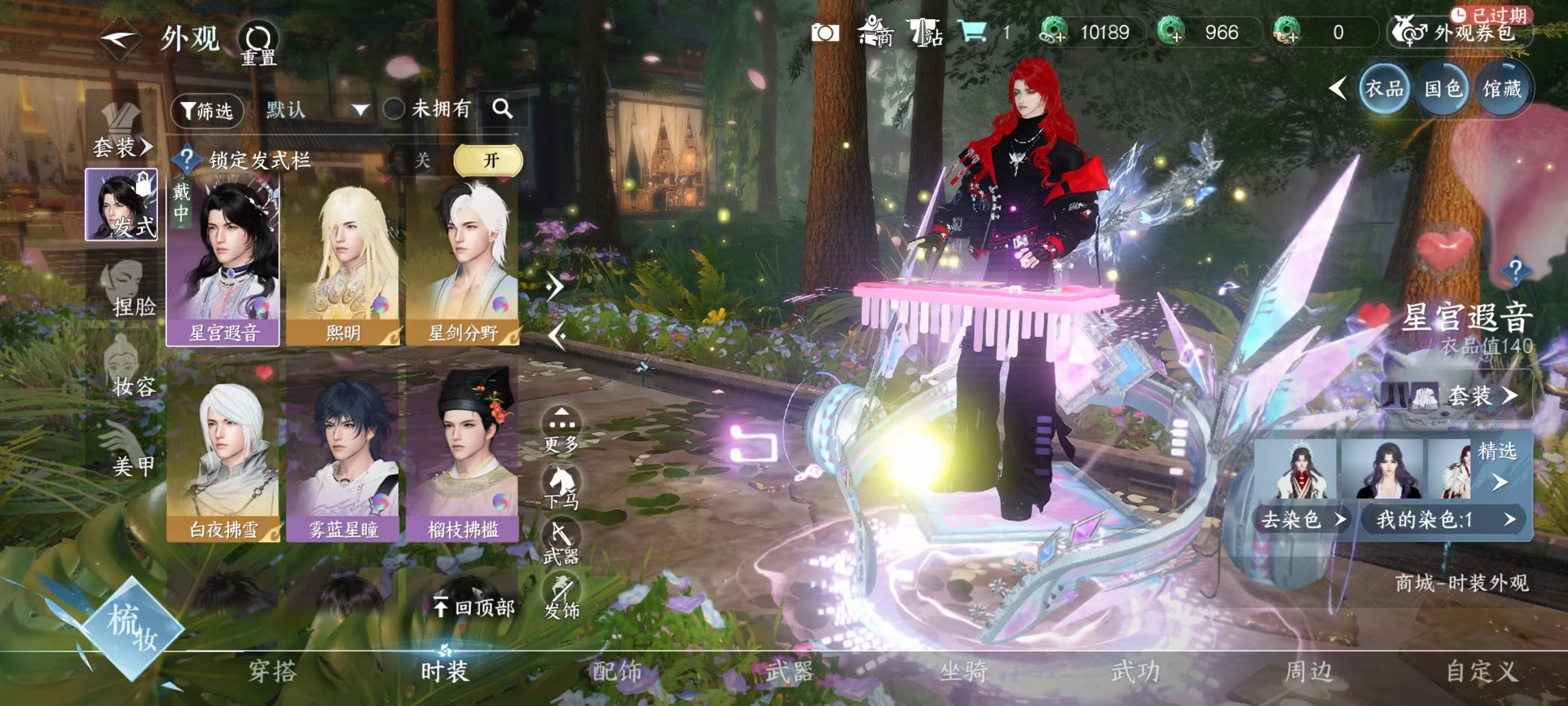Select the 雾蓝星瞳 hairstyle
The width and height of the screenshot is (1568, 706).
click(x=343, y=461)
